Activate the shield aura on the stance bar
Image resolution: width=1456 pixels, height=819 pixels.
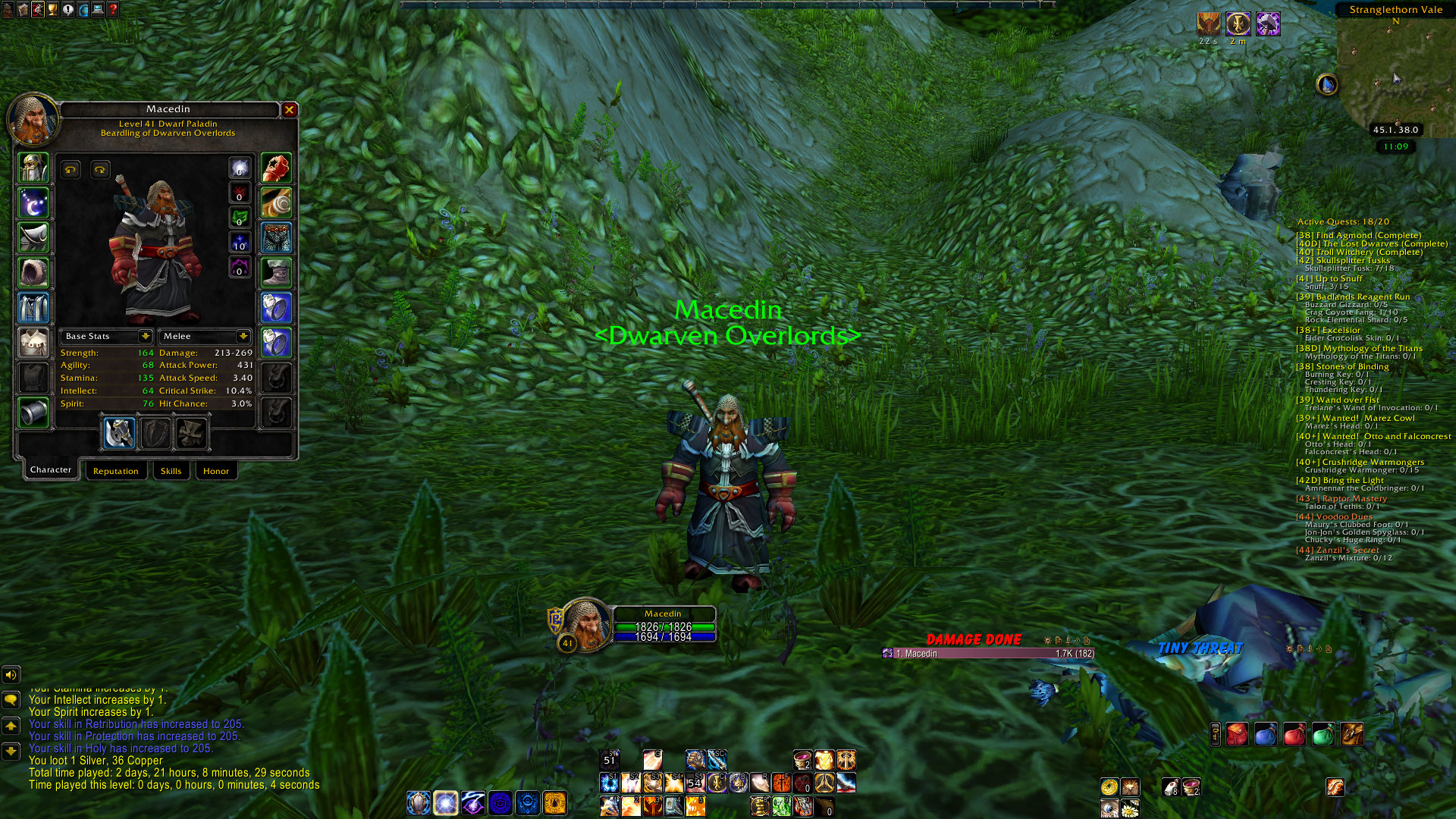(418, 802)
